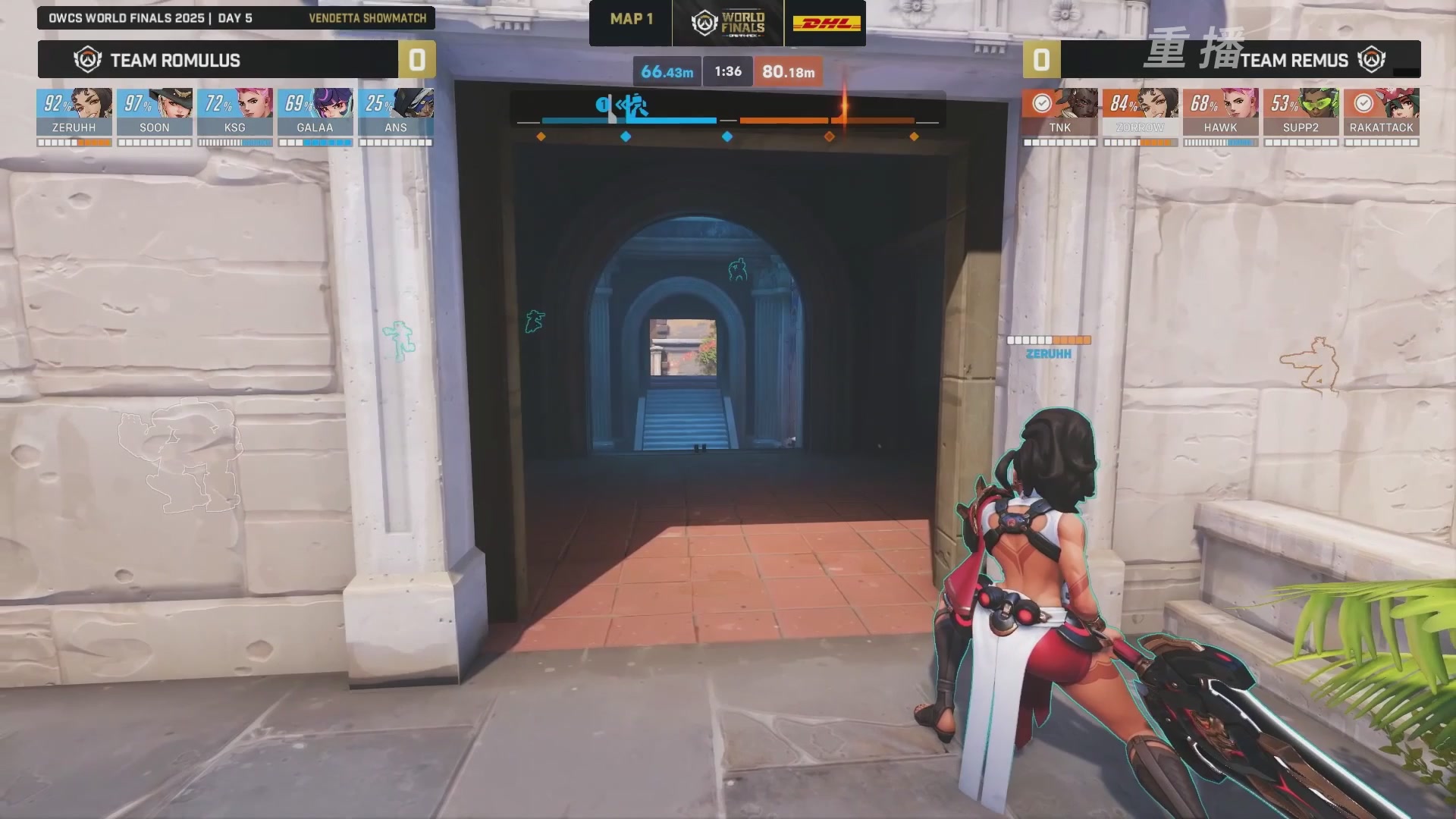Select ZERUHH's player card
The width and height of the screenshot is (1456, 819).
(74, 112)
